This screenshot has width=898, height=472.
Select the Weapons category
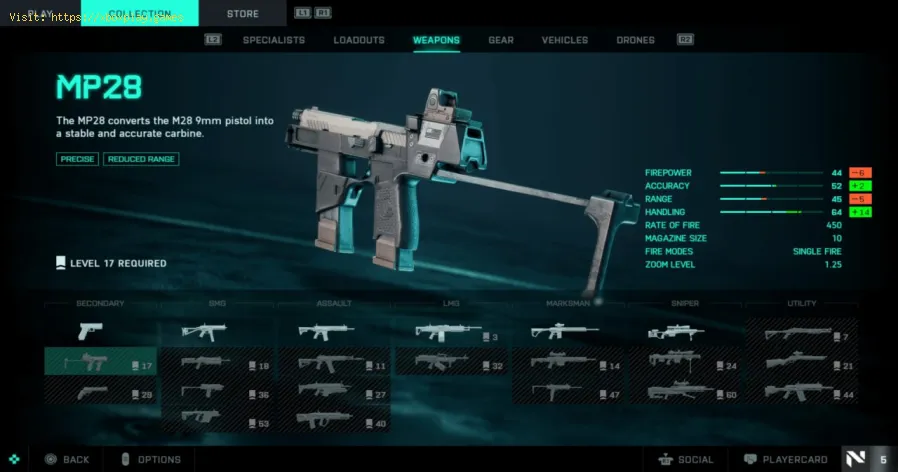point(436,40)
